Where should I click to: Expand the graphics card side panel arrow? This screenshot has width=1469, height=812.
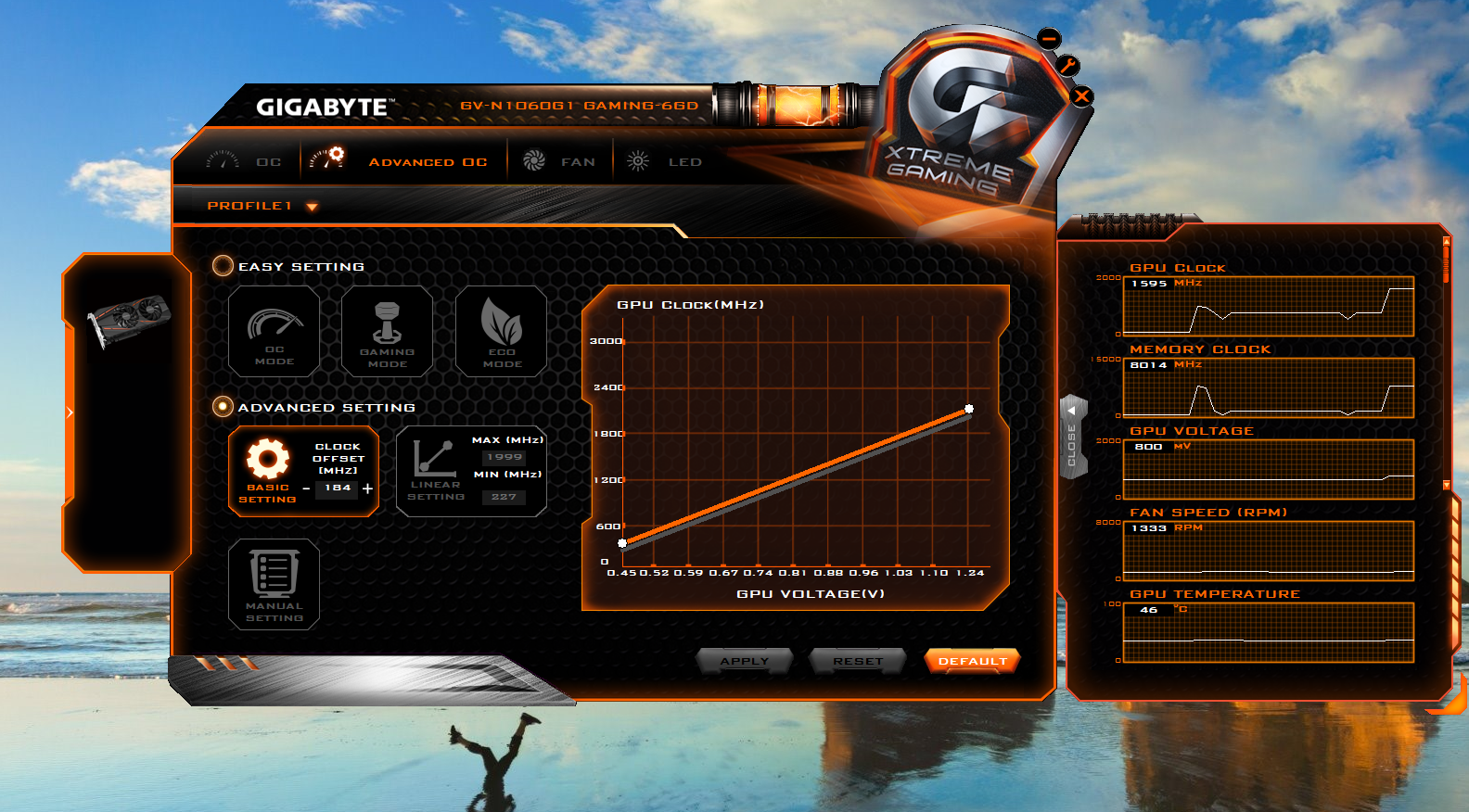70,412
